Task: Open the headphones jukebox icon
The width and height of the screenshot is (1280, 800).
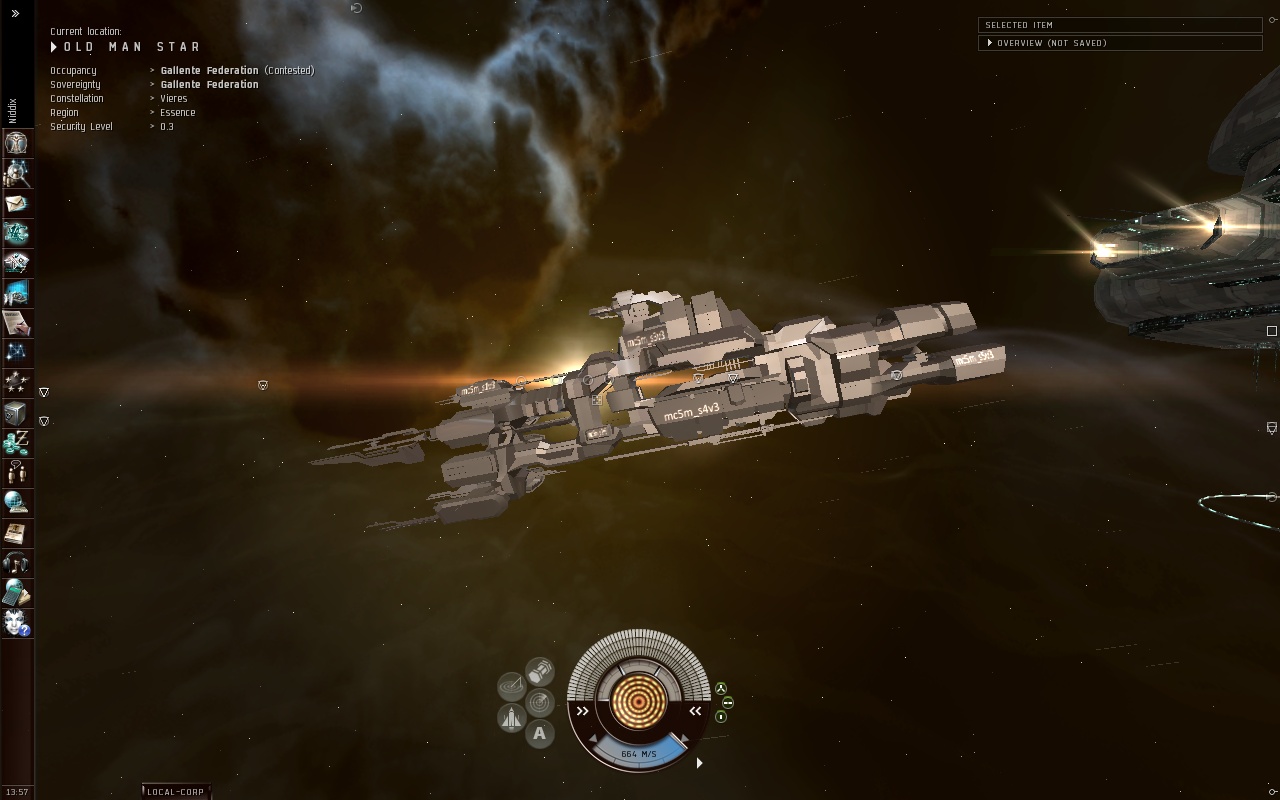Action: [x=16, y=563]
